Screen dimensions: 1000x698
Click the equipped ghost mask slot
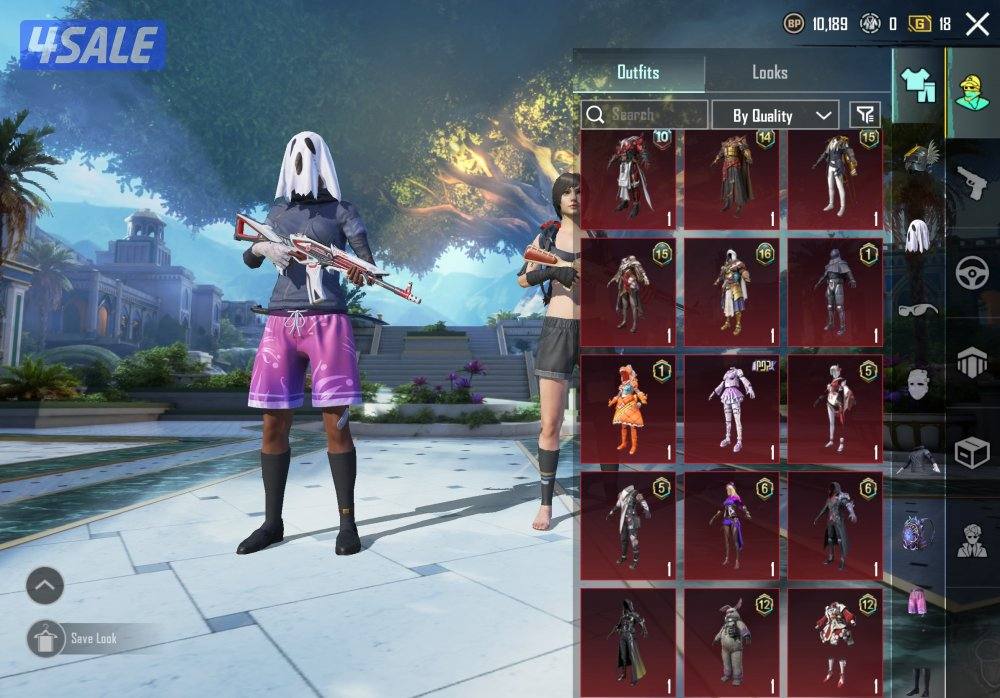click(x=917, y=235)
